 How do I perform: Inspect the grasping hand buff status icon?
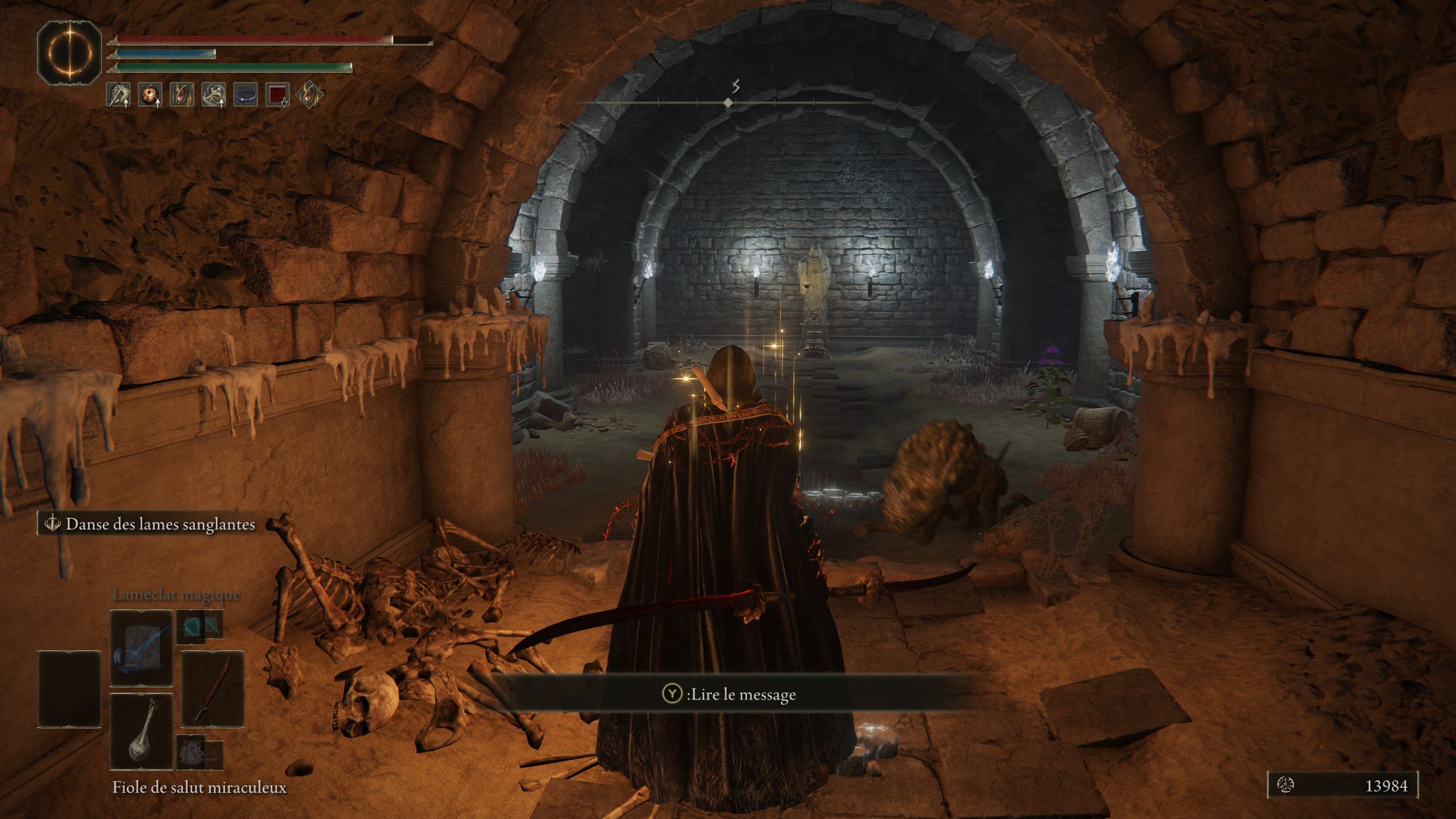(214, 94)
